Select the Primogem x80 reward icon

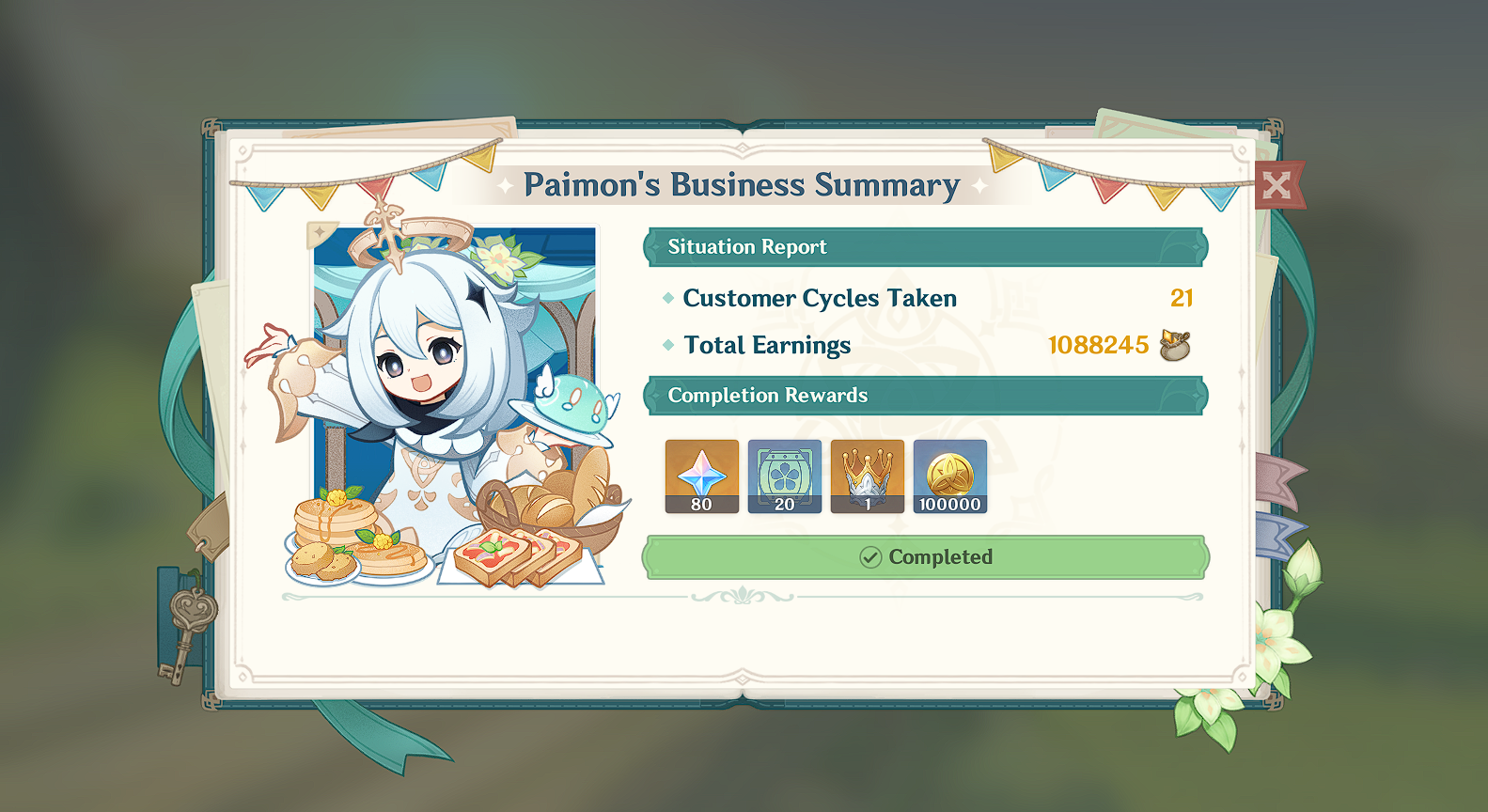coord(700,476)
